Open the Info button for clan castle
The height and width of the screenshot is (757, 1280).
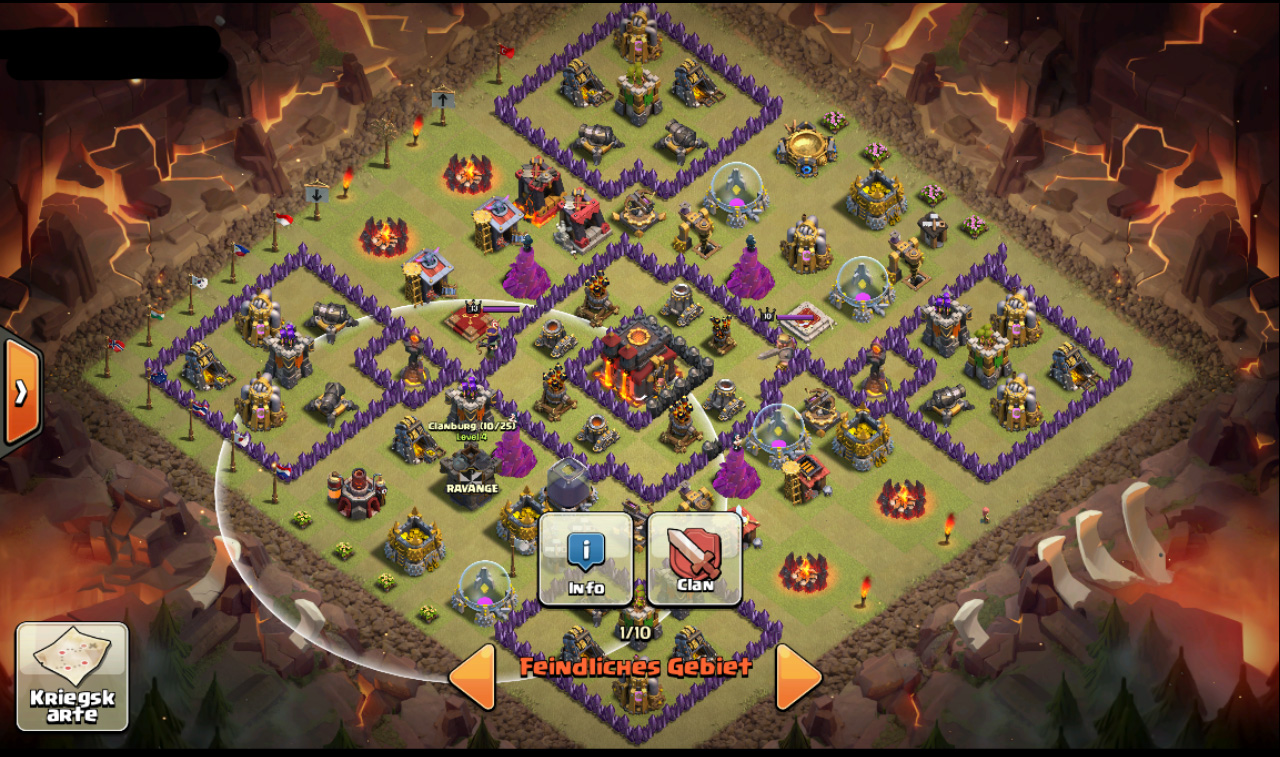coord(586,559)
